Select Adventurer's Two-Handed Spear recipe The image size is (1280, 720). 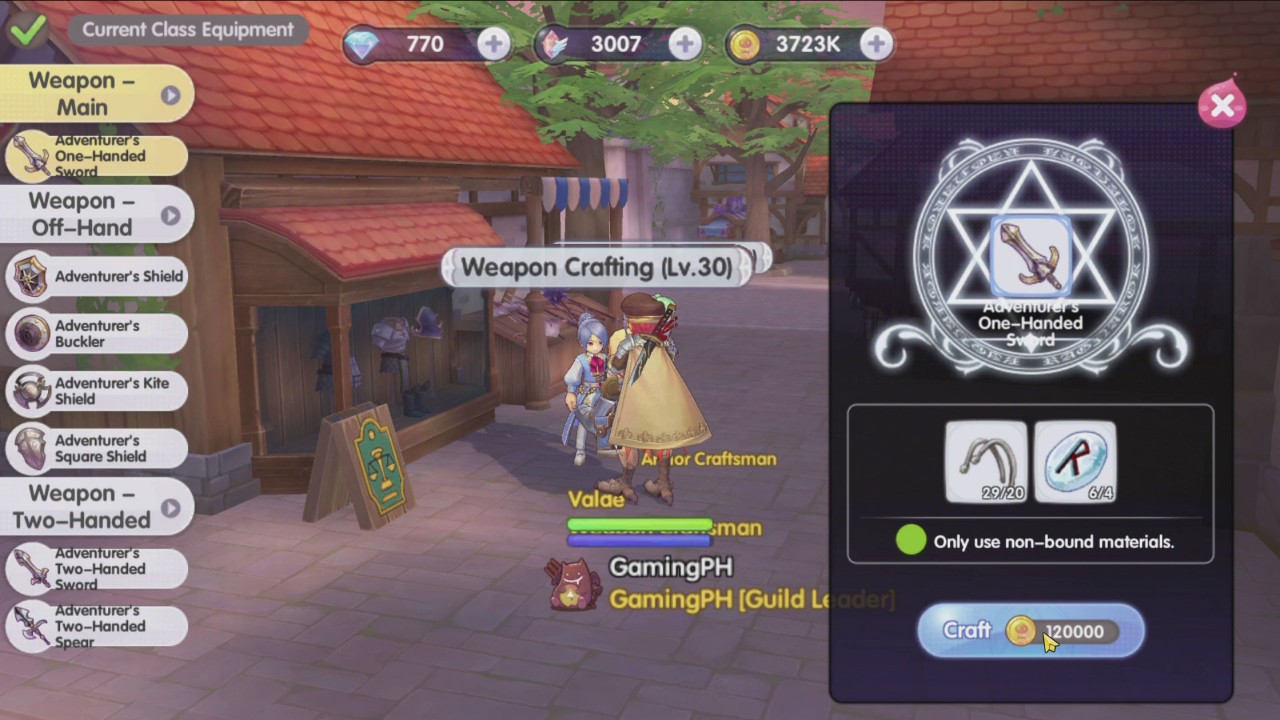tap(97, 626)
